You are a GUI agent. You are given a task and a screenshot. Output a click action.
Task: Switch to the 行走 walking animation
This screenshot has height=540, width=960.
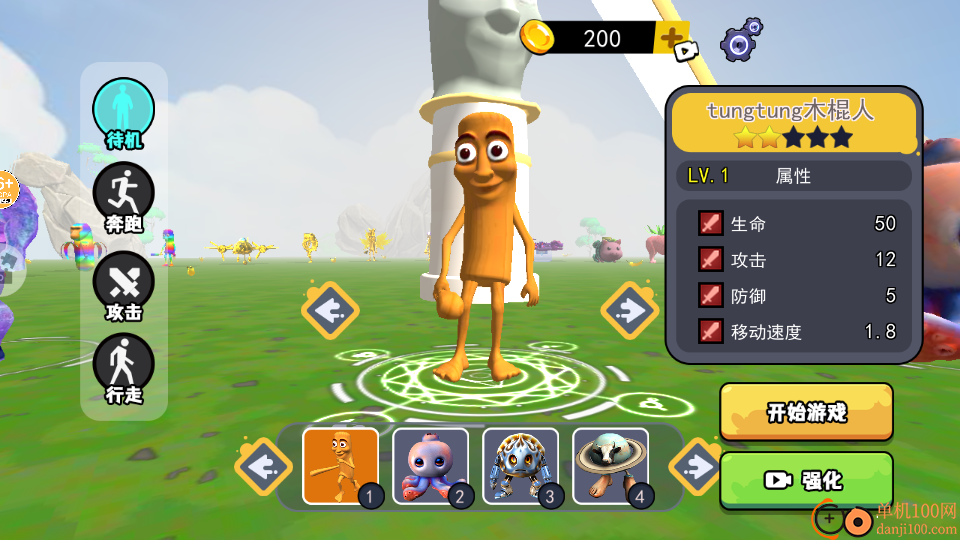pos(124,368)
